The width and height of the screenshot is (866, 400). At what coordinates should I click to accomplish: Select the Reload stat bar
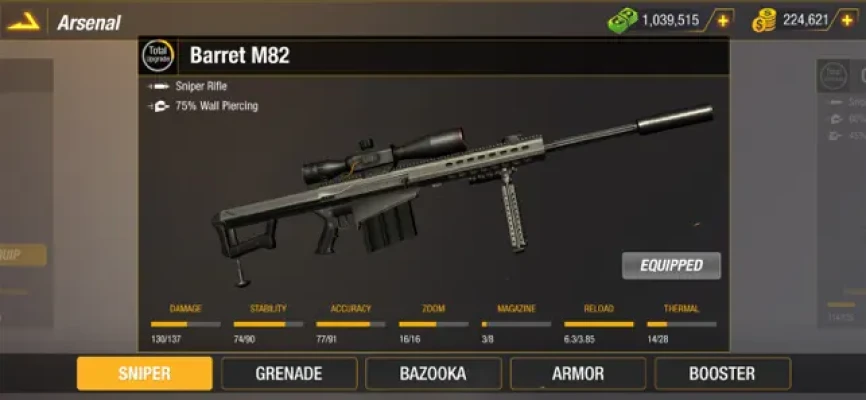[x=598, y=324]
